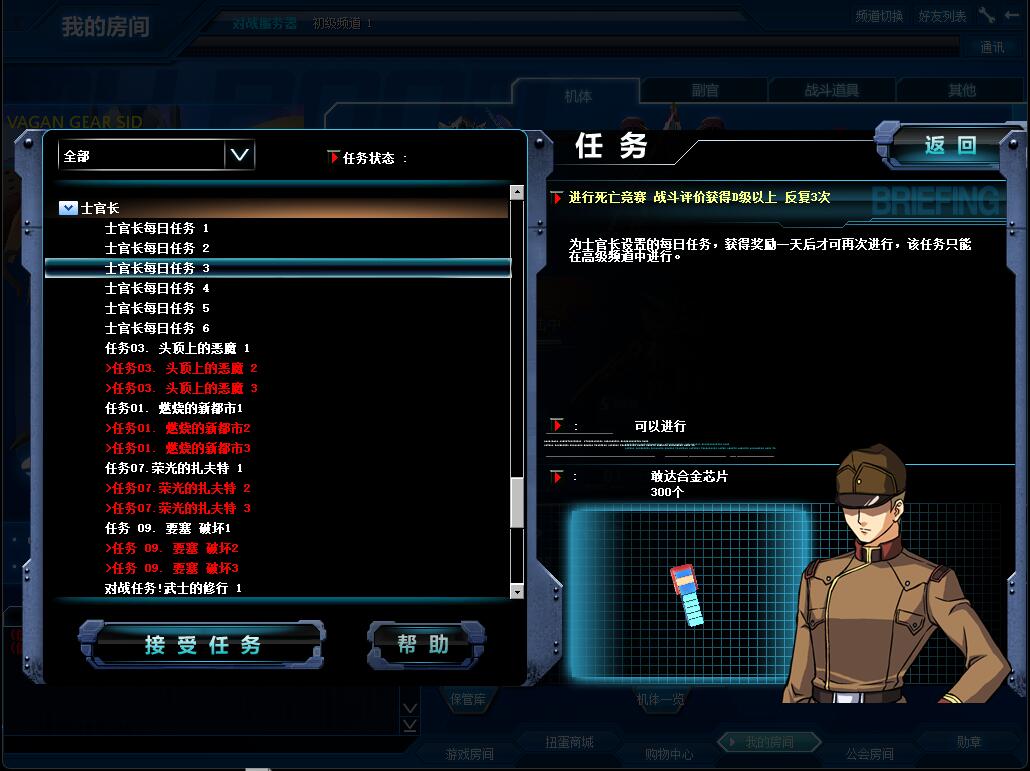
Task: Select 士官长每日任务 6 mission
Action: (157, 328)
